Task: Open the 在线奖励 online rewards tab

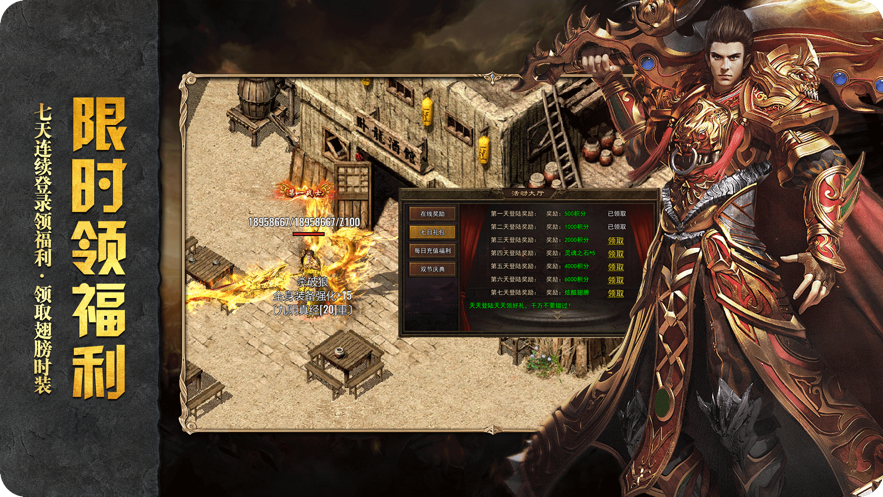Action: click(x=432, y=214)
